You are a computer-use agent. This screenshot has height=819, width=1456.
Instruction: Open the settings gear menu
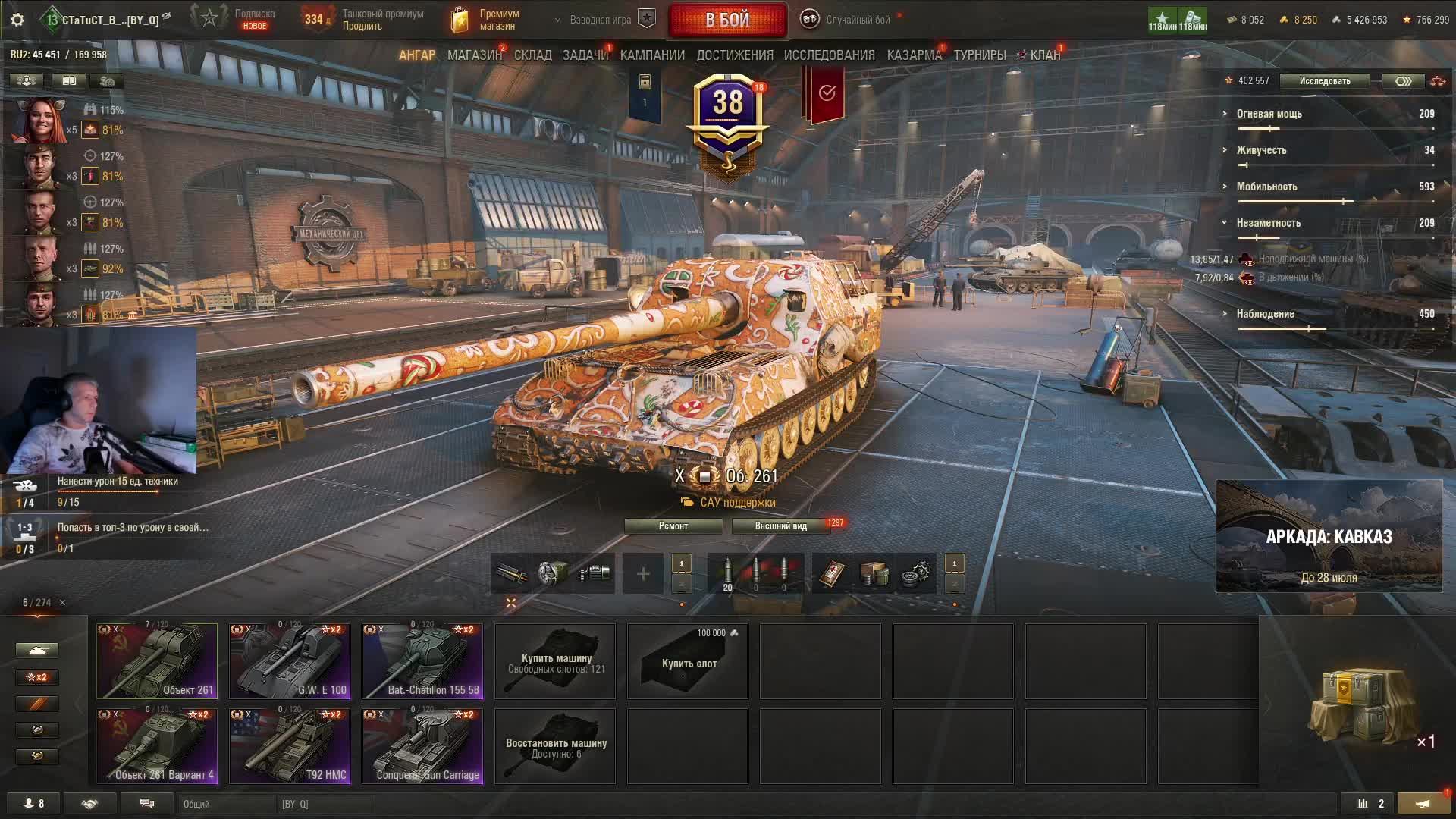17,20
